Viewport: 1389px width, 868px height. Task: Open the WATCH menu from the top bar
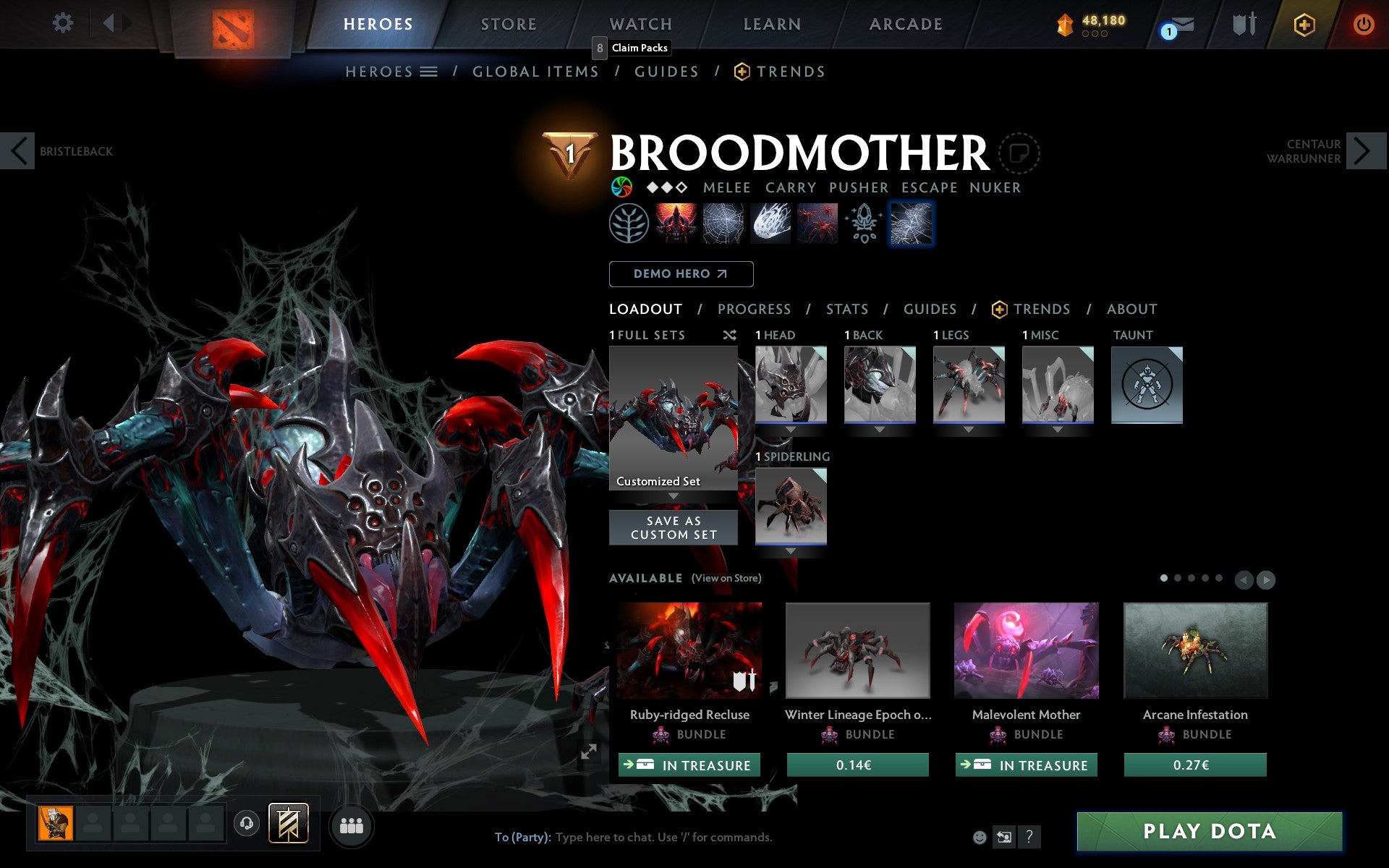tap(640, 24)
